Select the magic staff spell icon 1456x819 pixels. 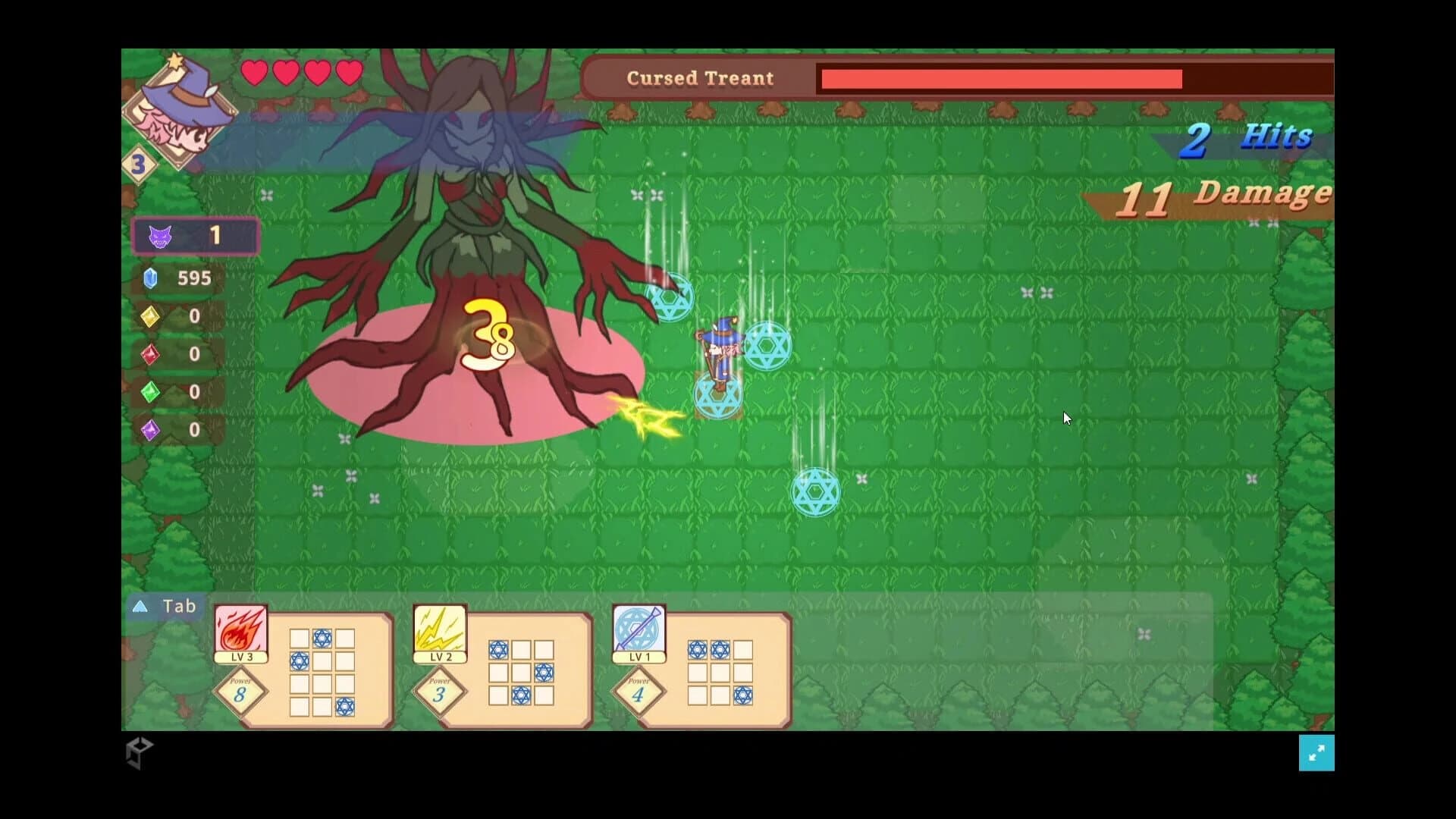pos(639,628)
